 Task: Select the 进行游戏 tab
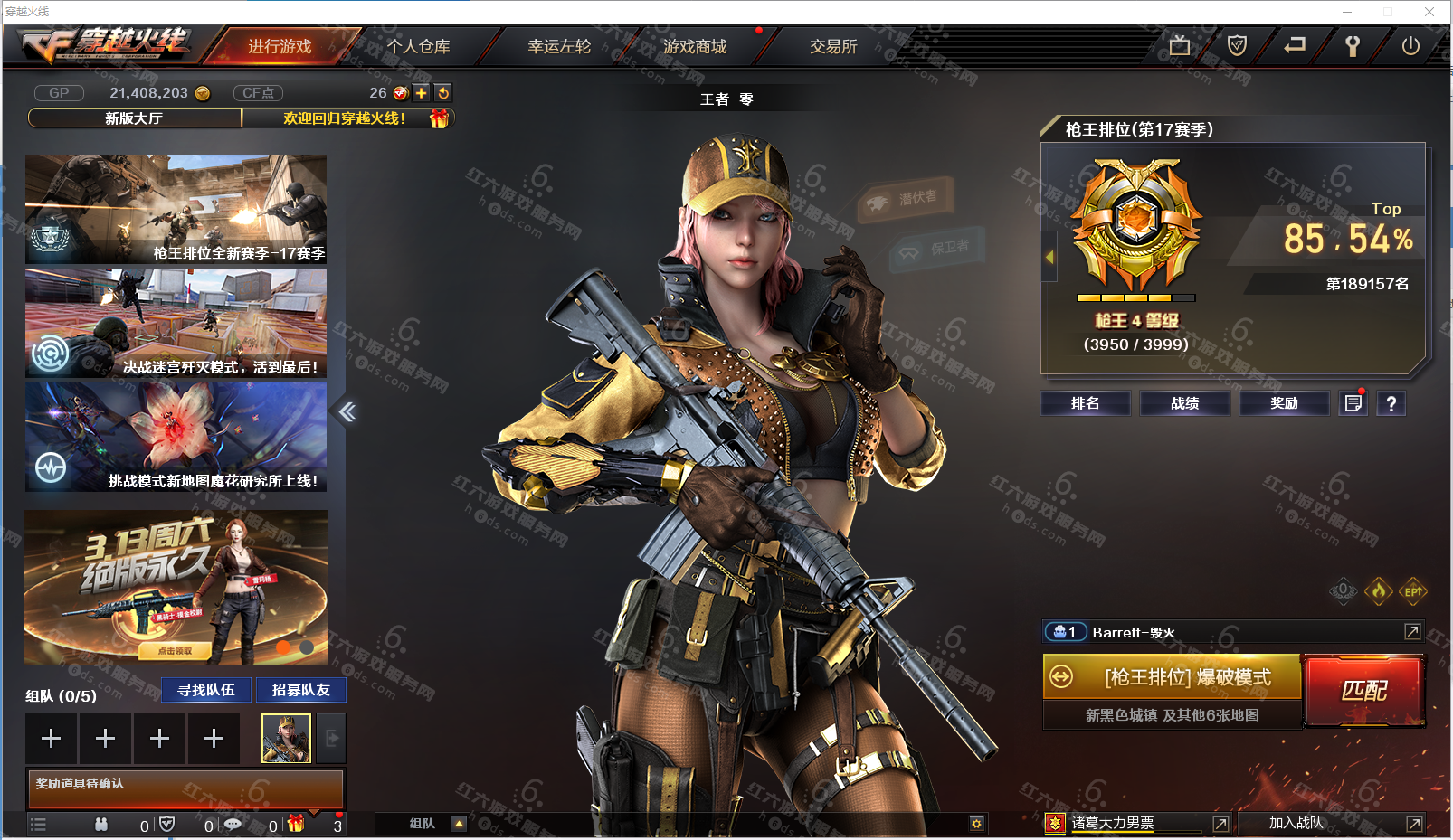tap(280, 46)
